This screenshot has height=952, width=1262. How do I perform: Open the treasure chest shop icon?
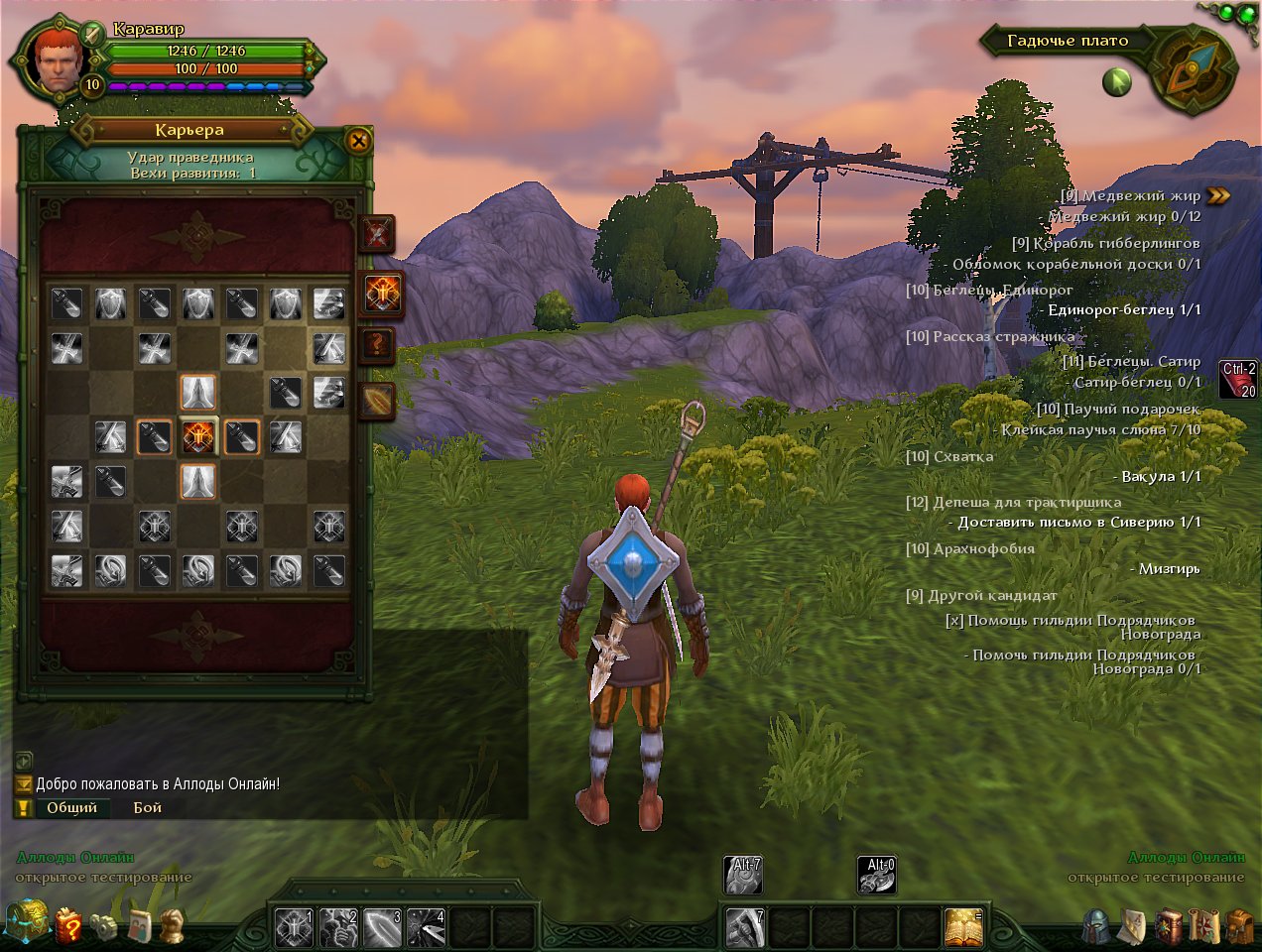coord(27,922)
